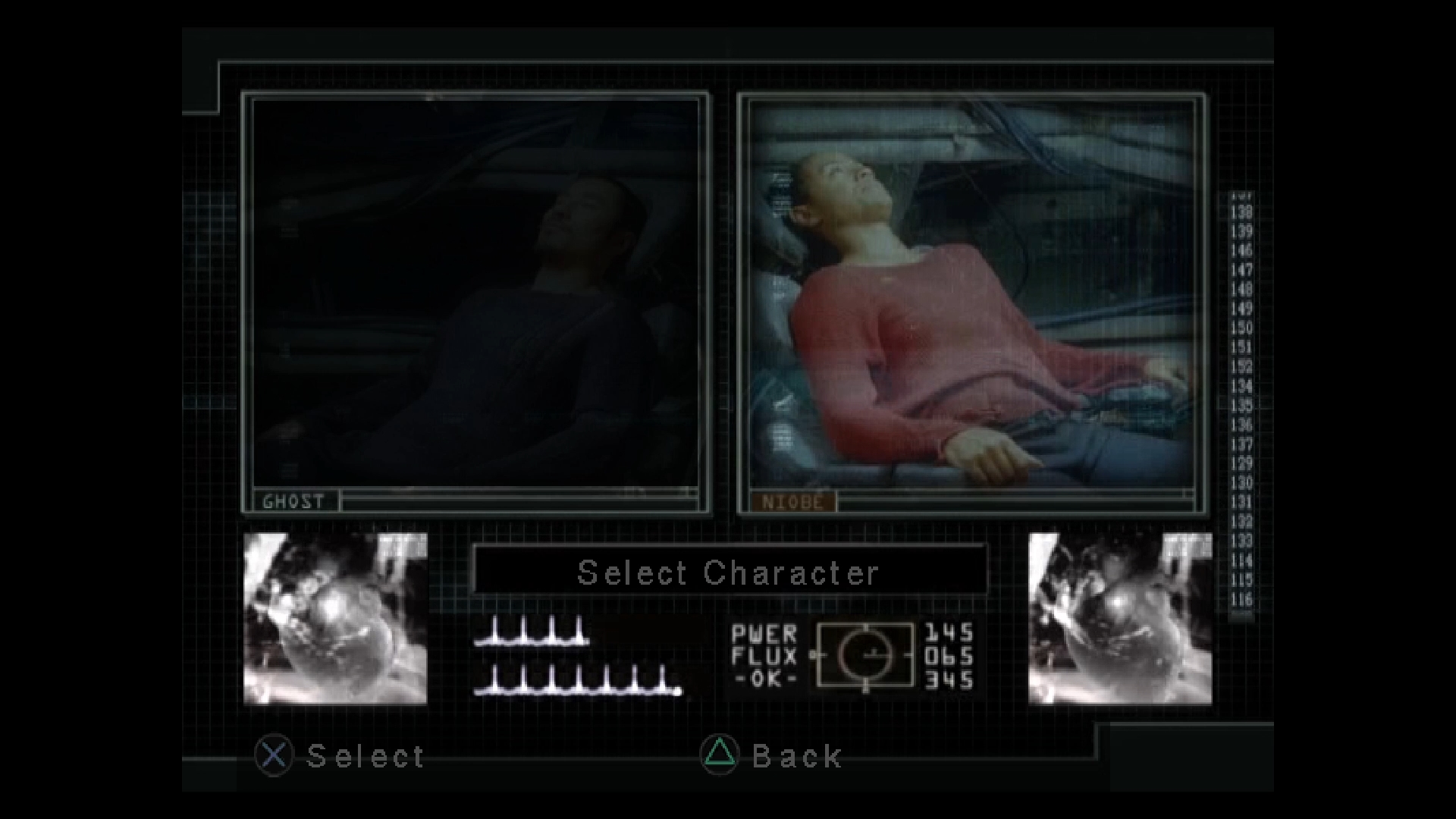The width and height of the screenshot is (1456, 819).
Task: Click the circular targeting reticle gauge
Action: coord(864,657)
